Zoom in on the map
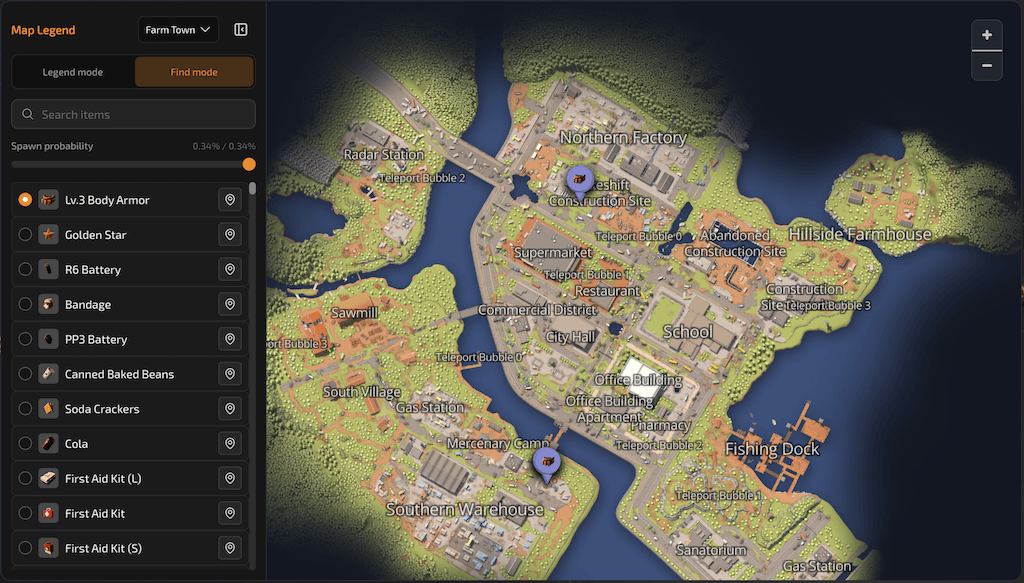1024x583 pixels. (987, 35)
